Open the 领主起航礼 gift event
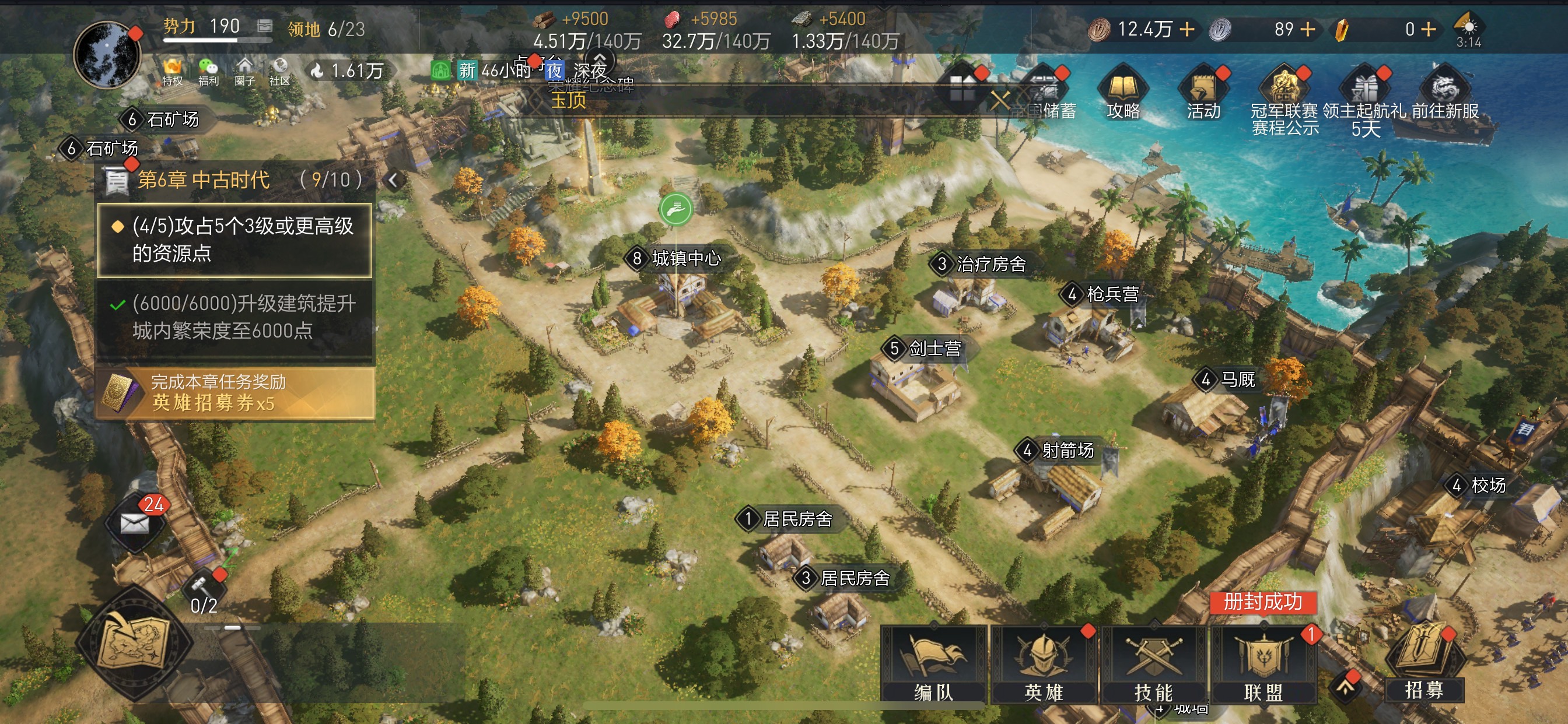1568x724 pixels. [1364, 97]
